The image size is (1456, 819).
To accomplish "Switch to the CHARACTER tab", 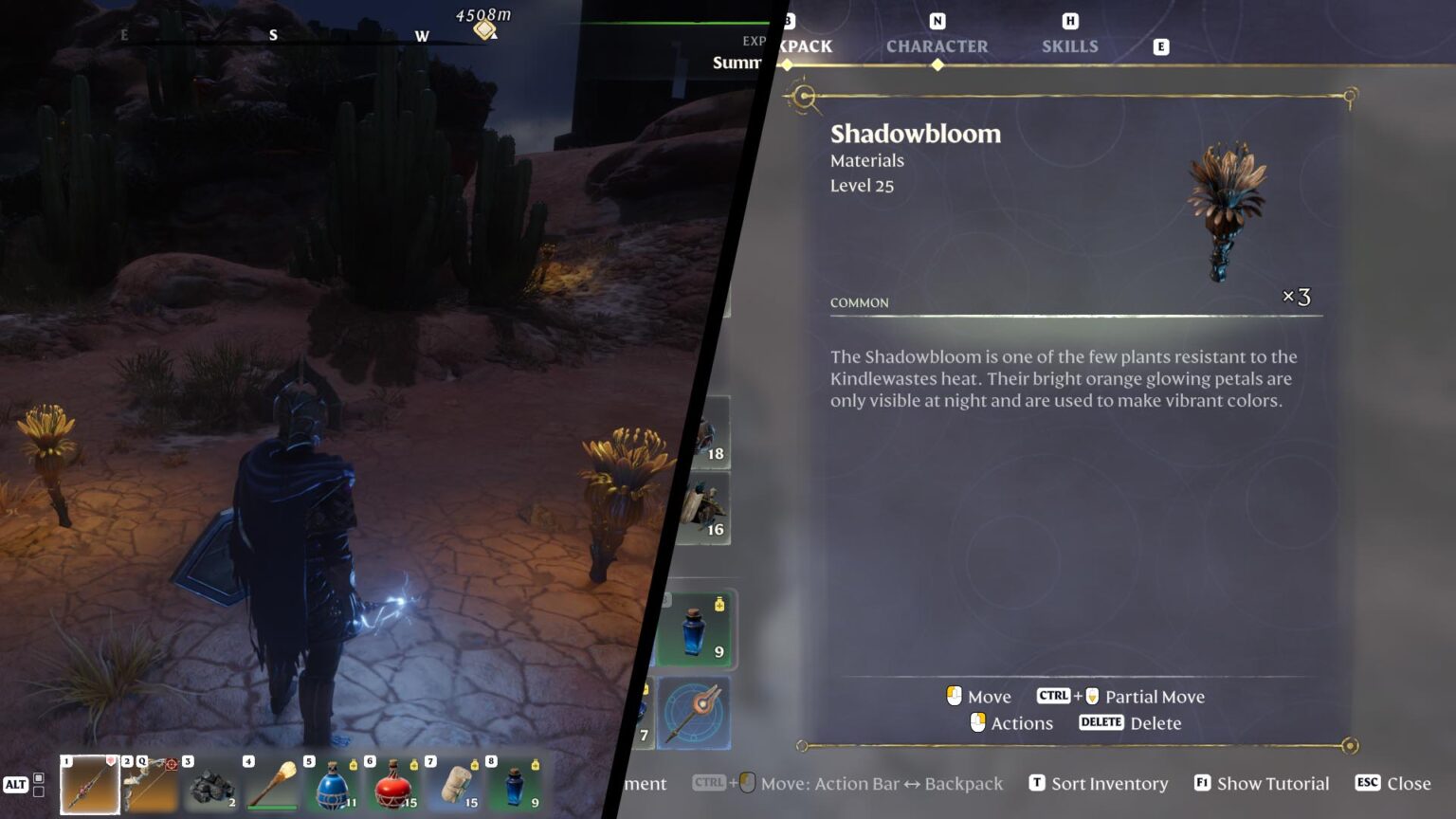I will [x=937, y=45].
